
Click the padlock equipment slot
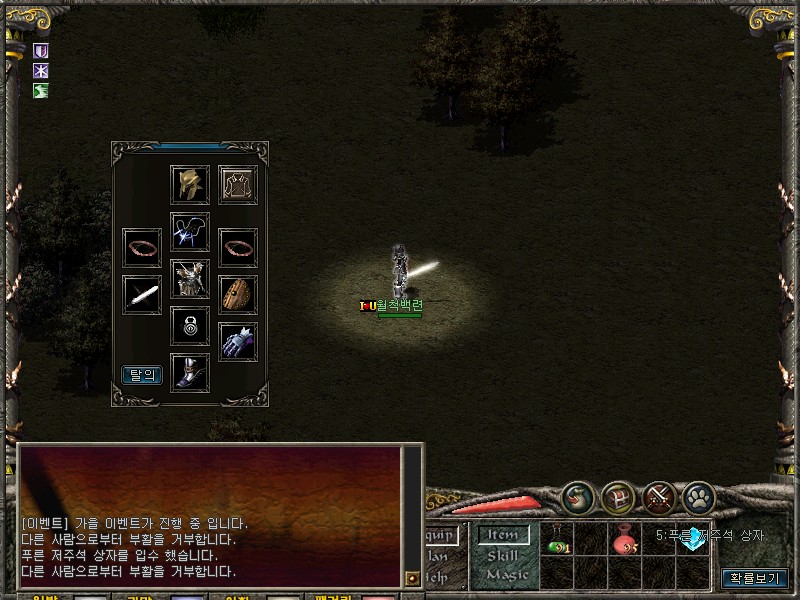(190, 326)
